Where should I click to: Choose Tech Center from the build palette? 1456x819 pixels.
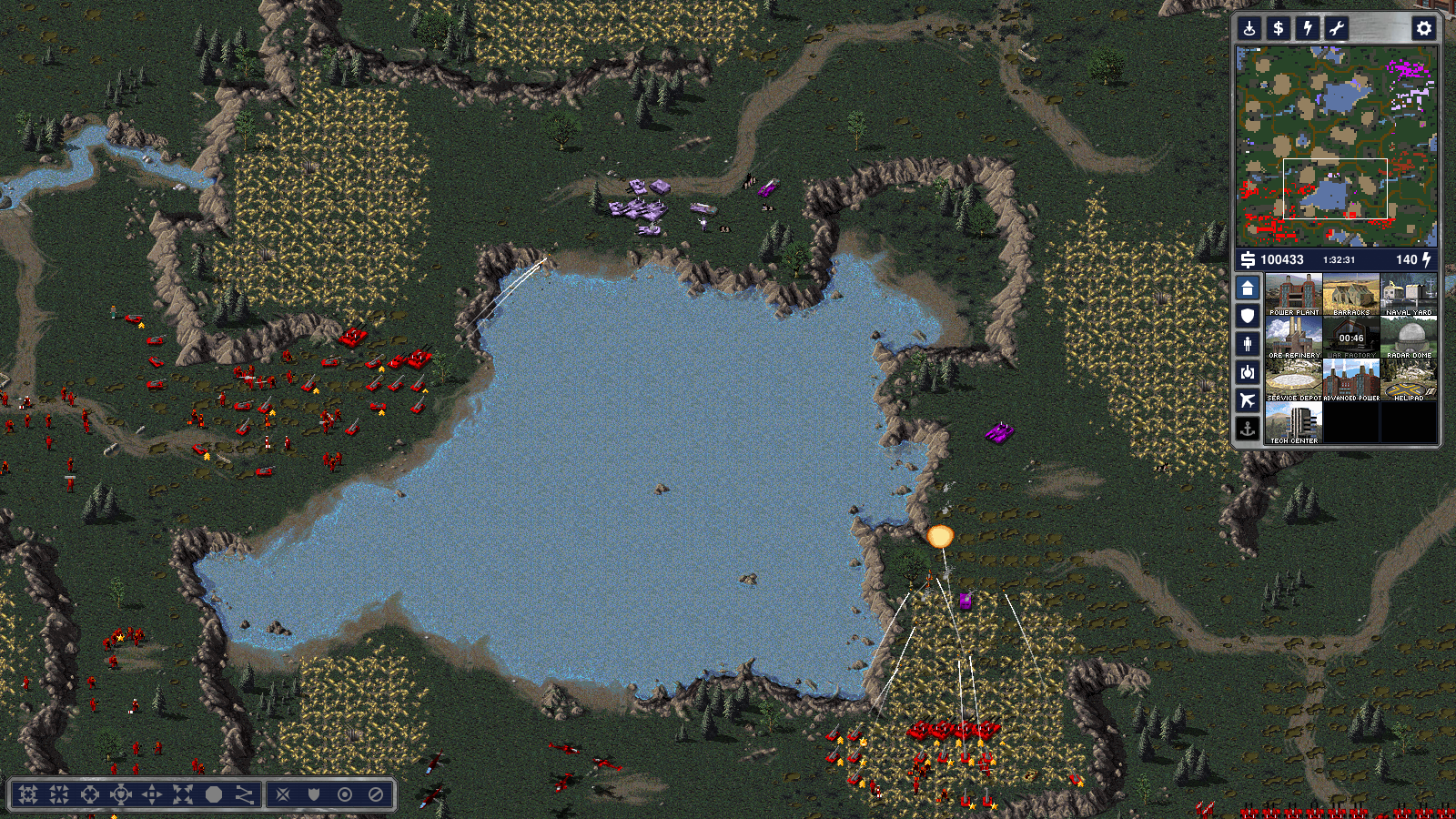pyautogui.click(x=1293, y=422)
